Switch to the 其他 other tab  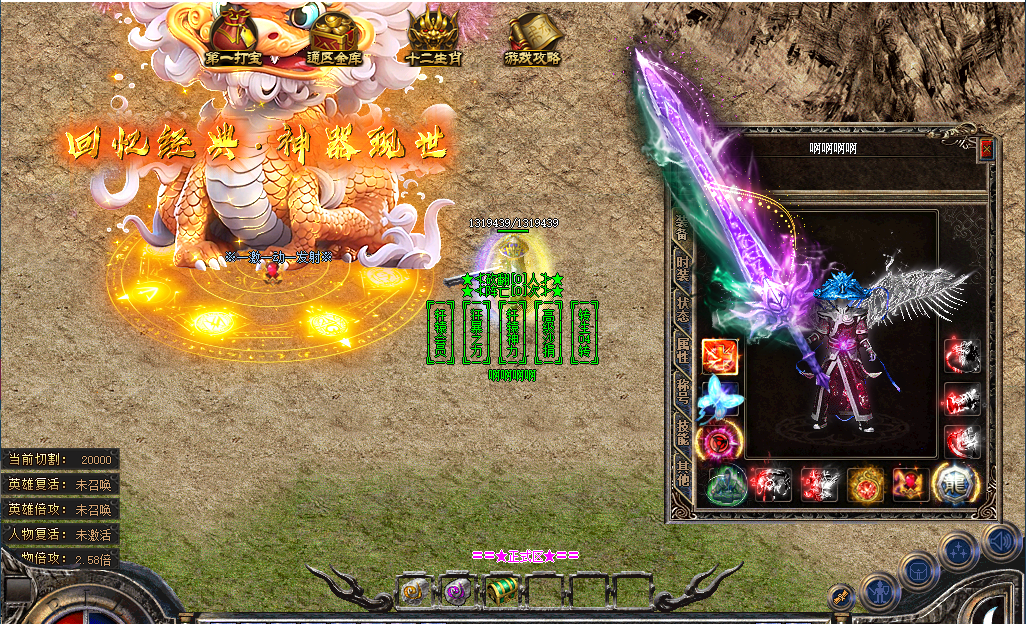coord(682,475)
